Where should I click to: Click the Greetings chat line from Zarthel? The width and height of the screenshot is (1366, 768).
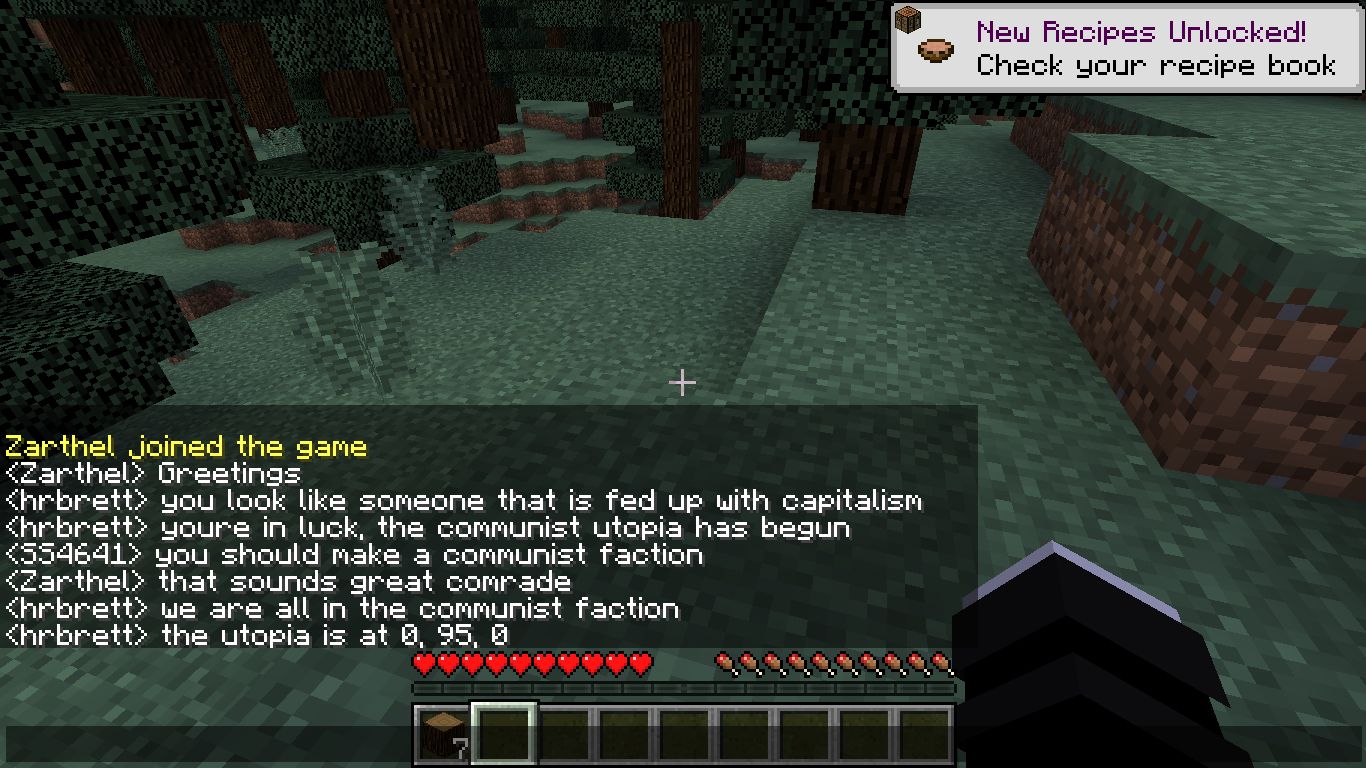click(x=150, y=473)
